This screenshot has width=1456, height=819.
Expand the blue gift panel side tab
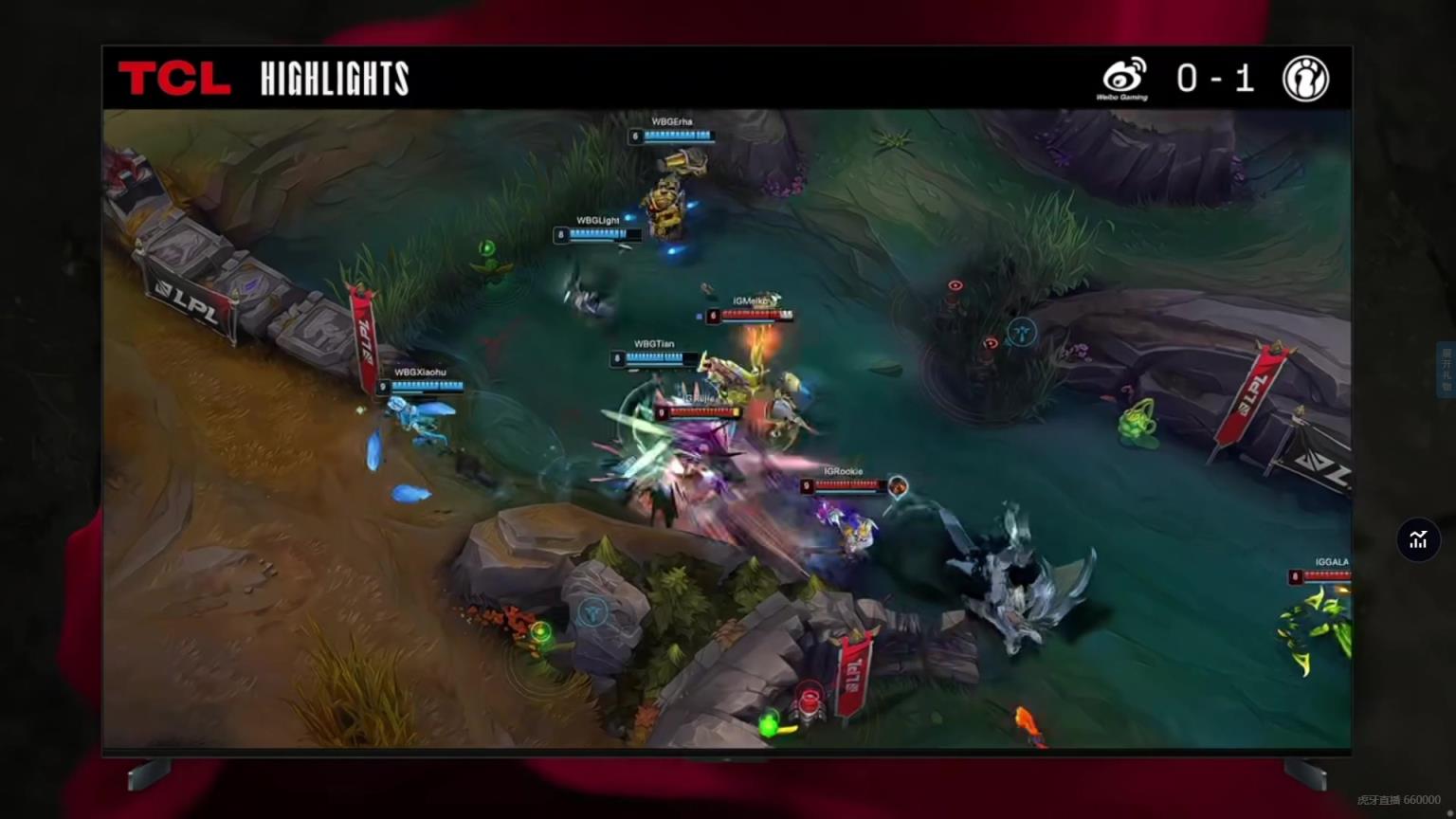point(1447,370)
